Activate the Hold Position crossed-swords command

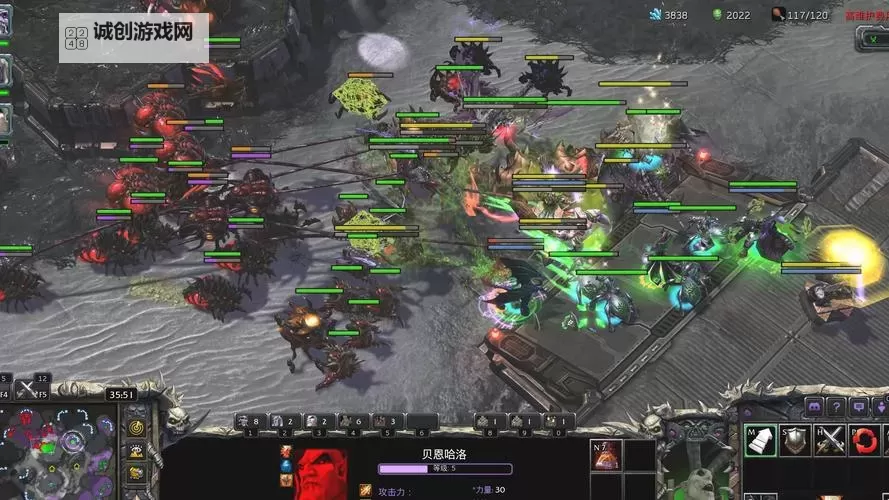(829, 440)
